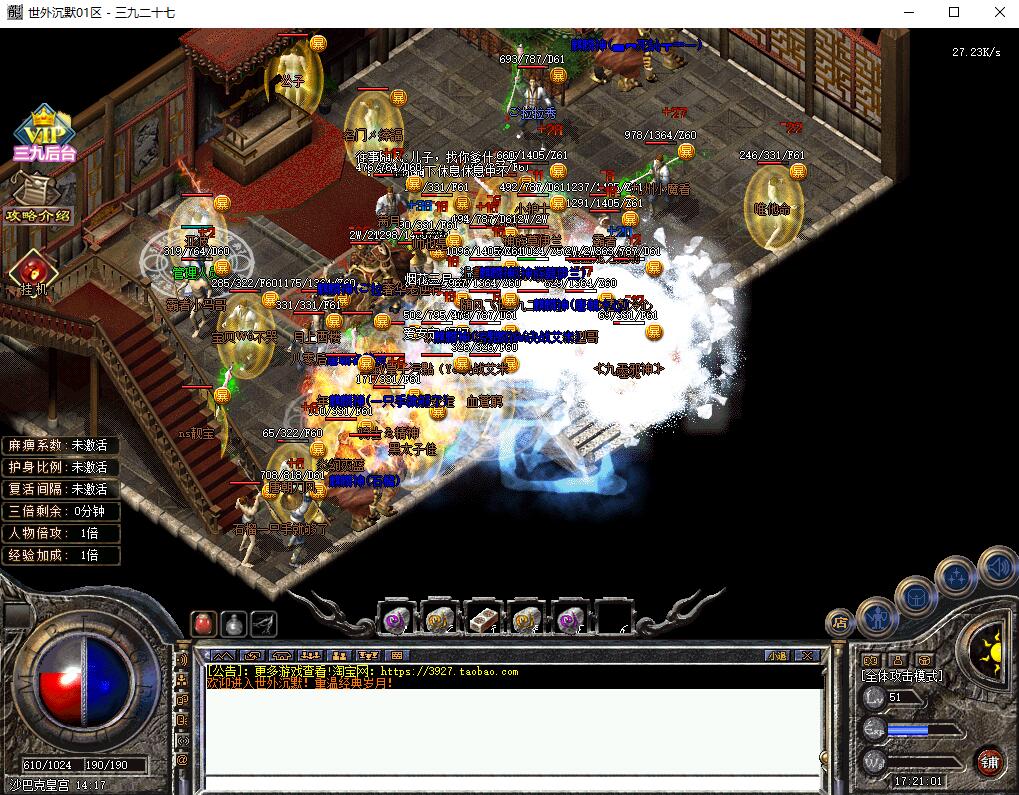Switch the 全体攻击模式 attack mode
The image size is (1019, 795).
pyautogui.click(x=902, y=676)
